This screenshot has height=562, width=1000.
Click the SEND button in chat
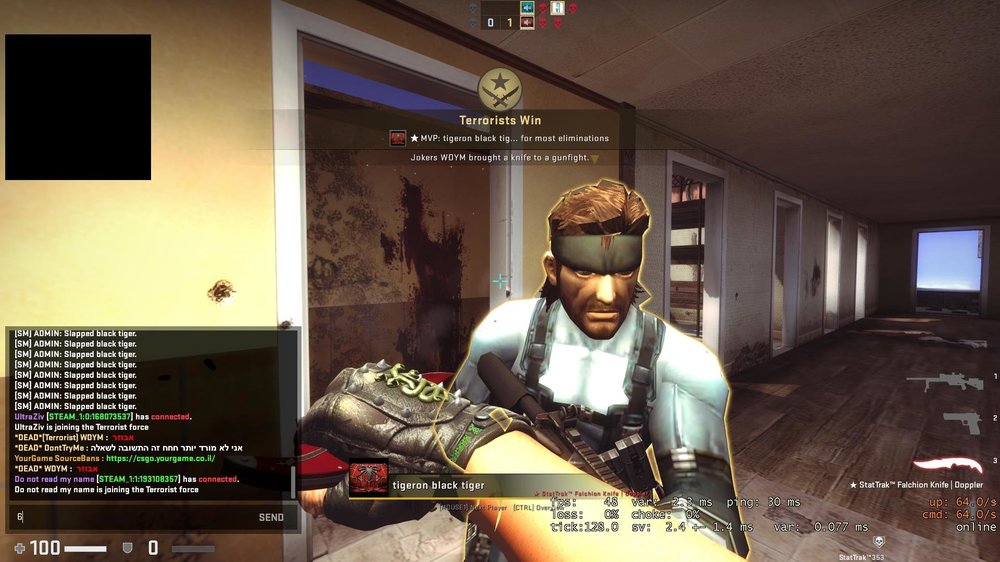(x=271, y=517)
